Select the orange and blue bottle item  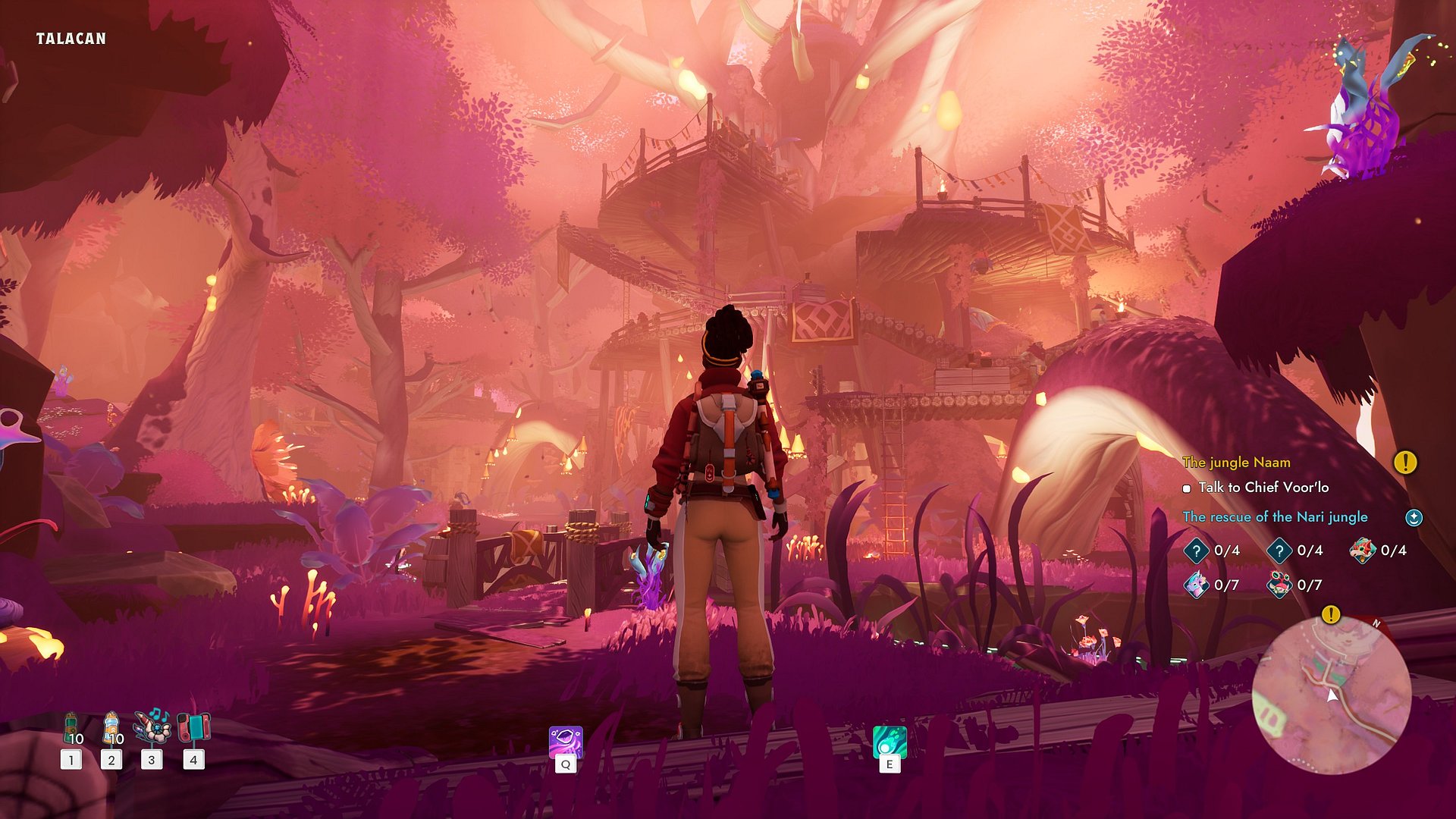[x=111, y=728]
